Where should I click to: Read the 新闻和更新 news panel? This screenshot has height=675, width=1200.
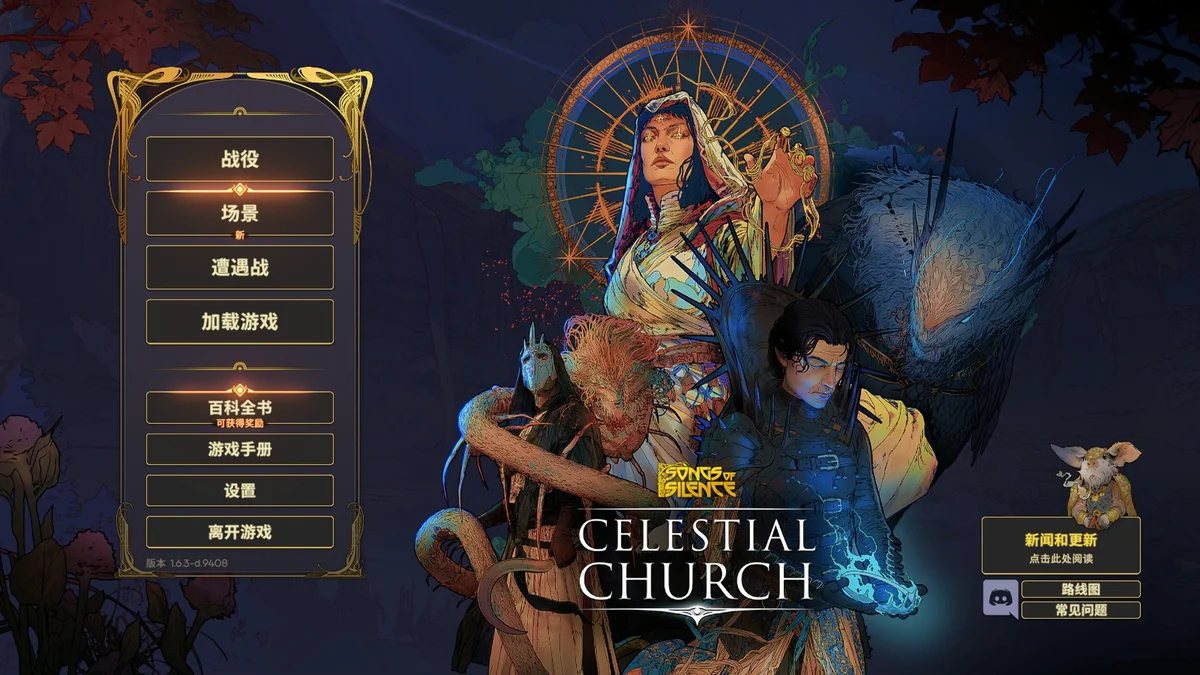click(1061, 545)
